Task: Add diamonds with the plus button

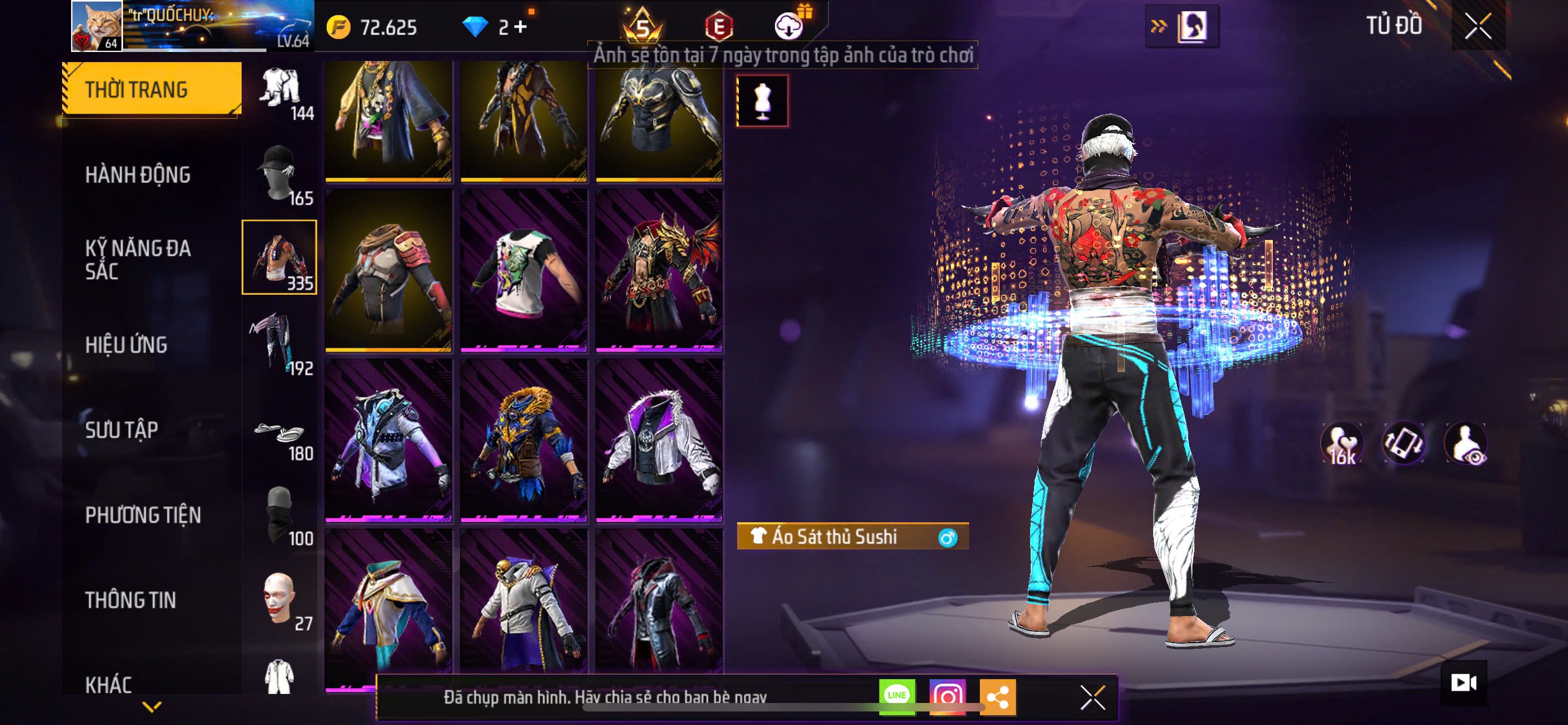Action: pyautogui.click(x=521, y=27)
